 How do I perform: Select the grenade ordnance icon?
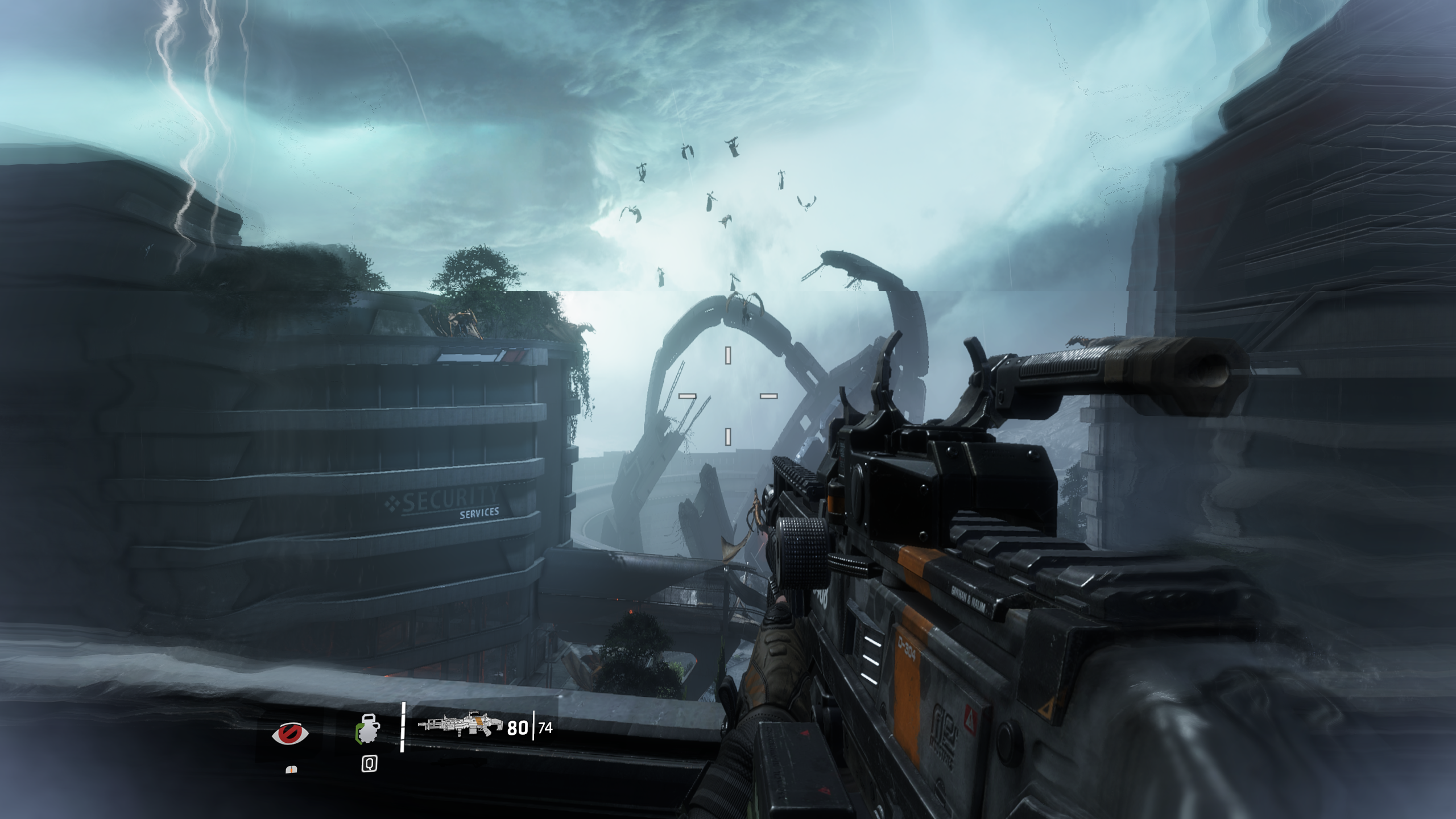tap(368, 729)
